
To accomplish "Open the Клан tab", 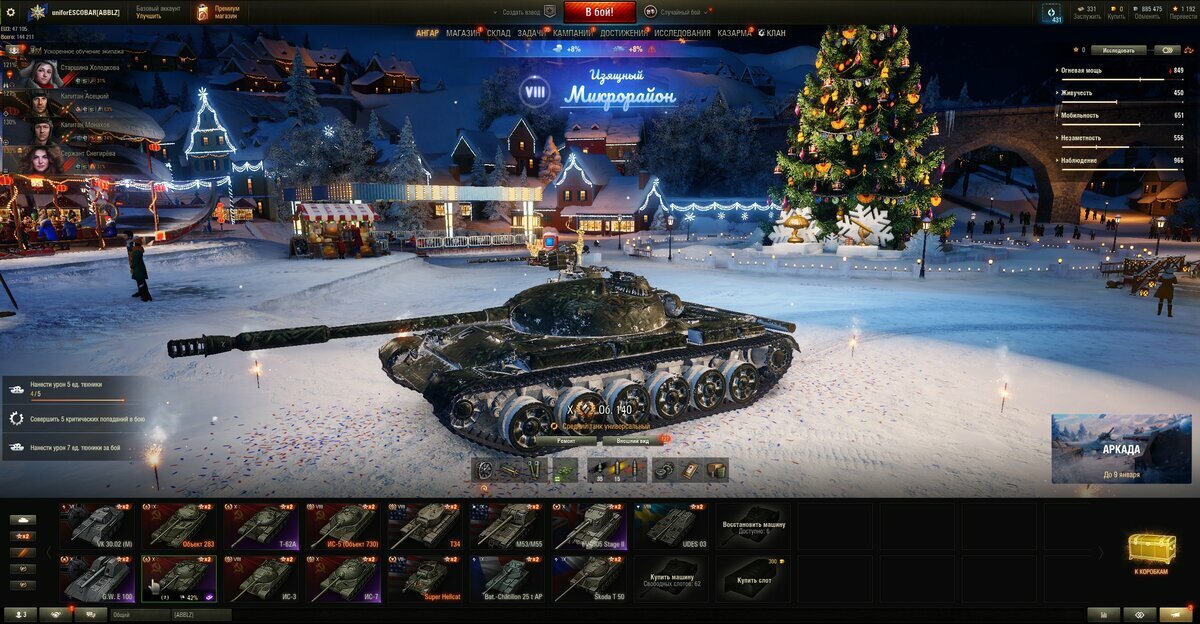I will pyautogui.click(x=774, y=33).
